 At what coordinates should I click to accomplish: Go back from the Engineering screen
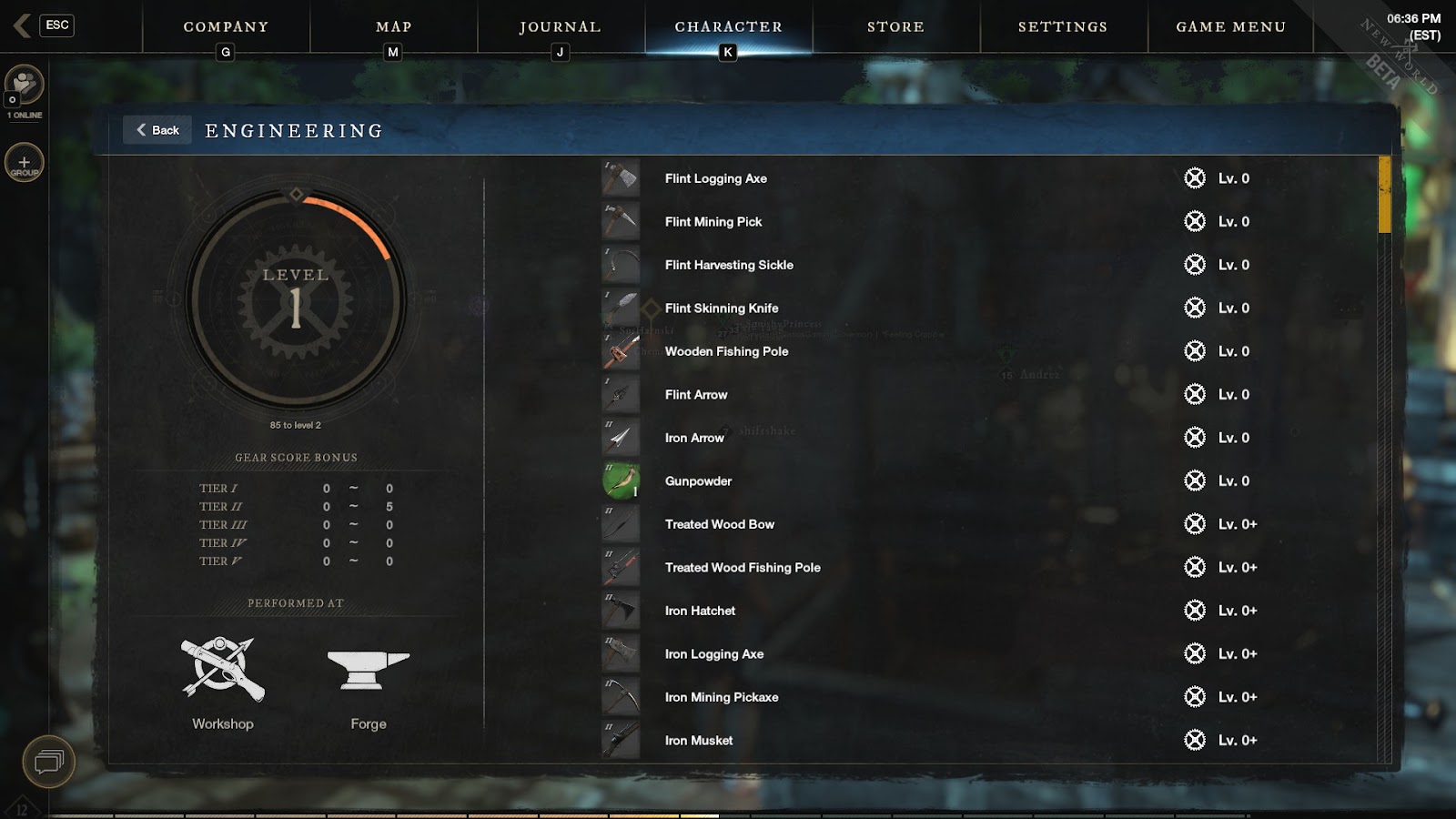coord(157,130)
